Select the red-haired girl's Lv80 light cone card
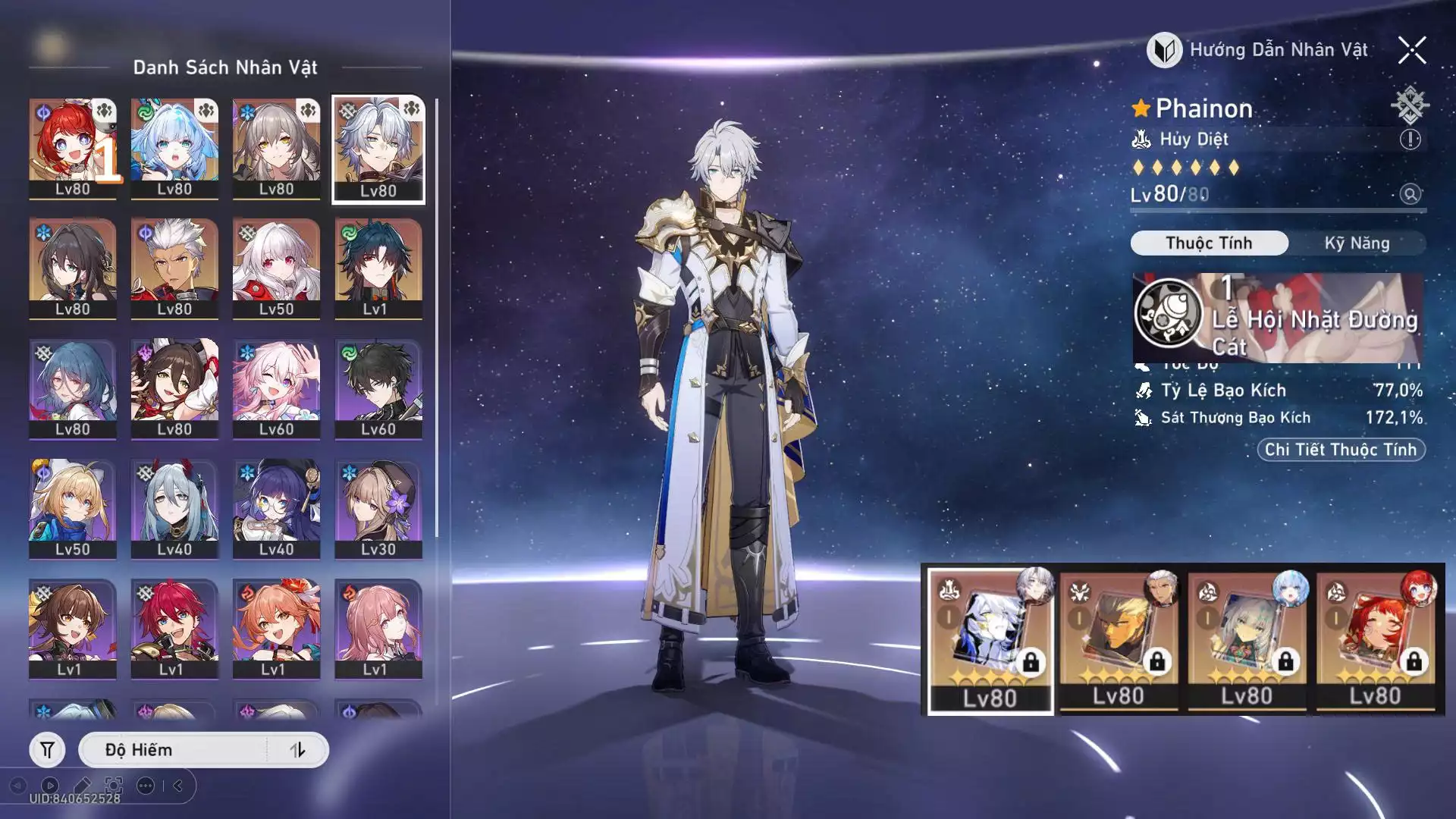Image resolution: width=1456 pixels, height=819 pixels. coord(1376,641)
